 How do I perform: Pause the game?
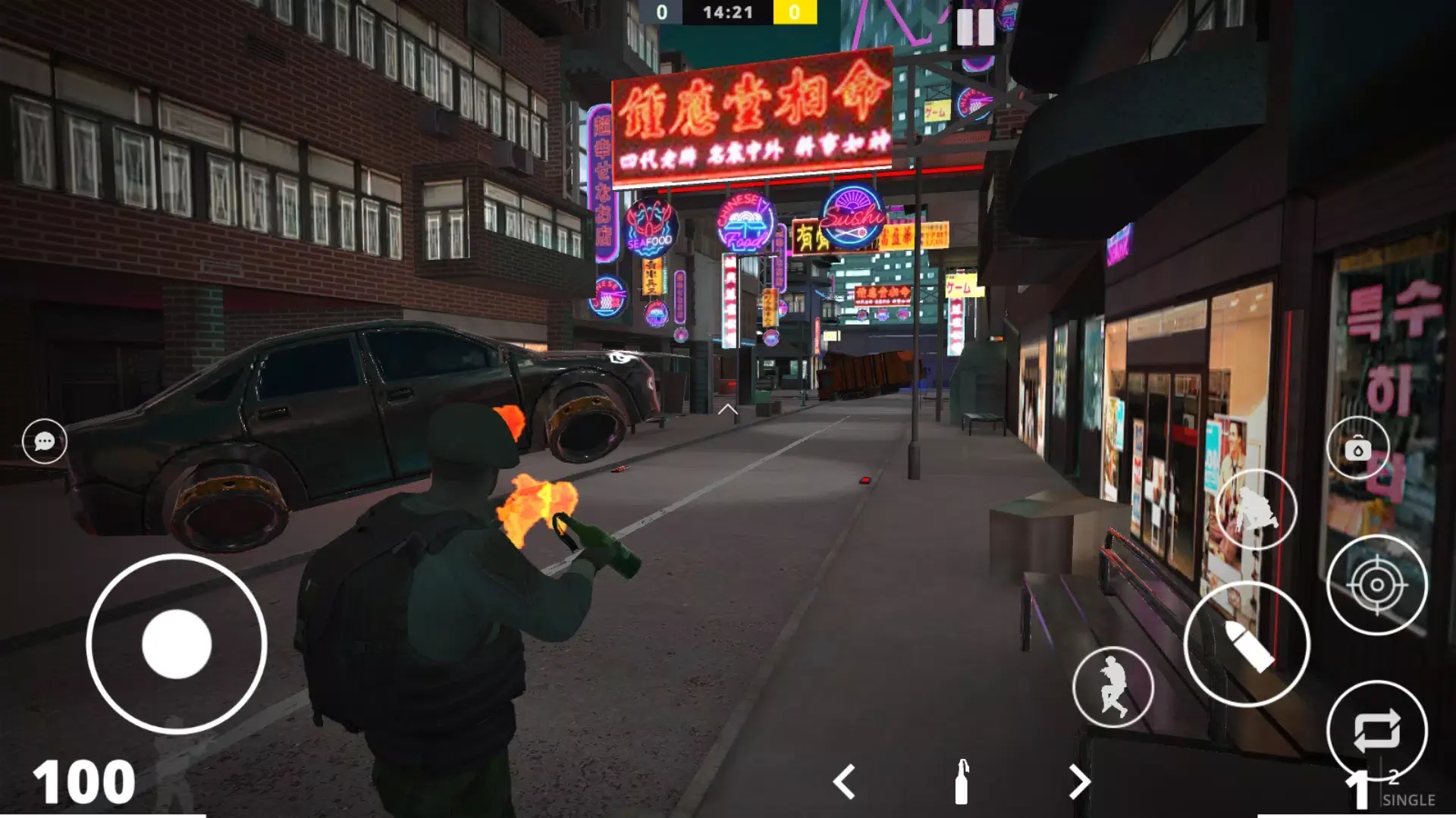point(975,27)
